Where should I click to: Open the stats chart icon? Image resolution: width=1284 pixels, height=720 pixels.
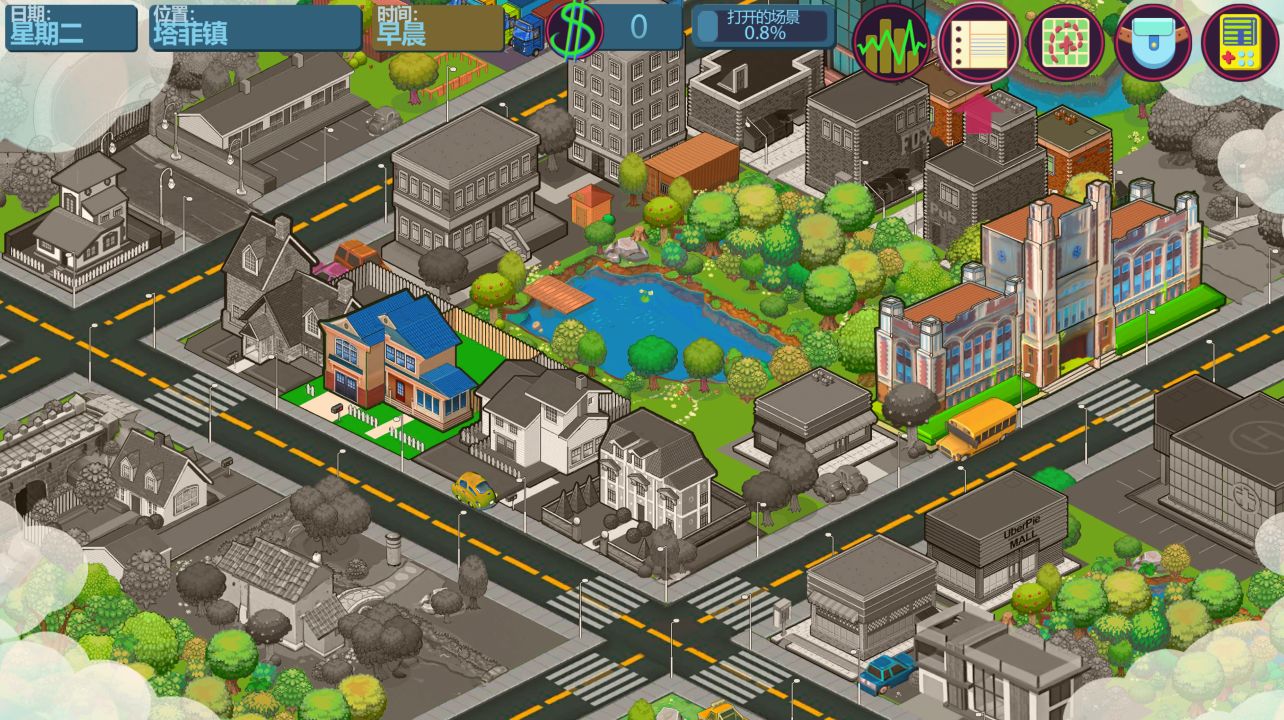891,43
